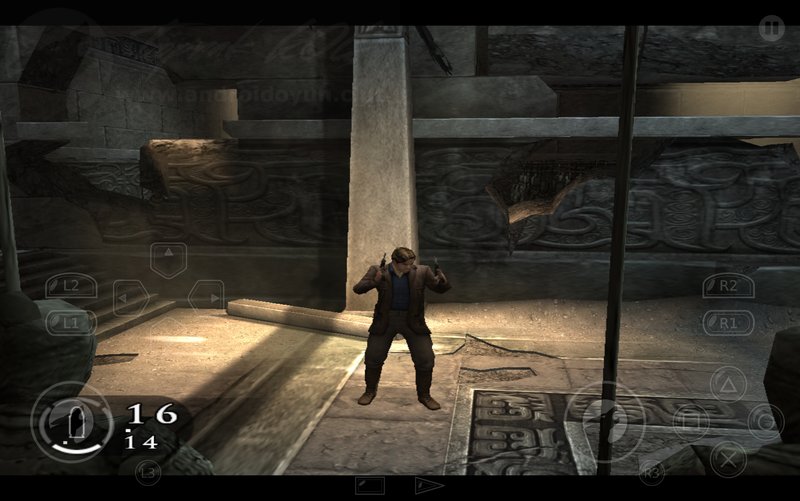Tap the Start arrow button on bottom bar
This screenshot has height=501, width=800.
click(430, 486)
